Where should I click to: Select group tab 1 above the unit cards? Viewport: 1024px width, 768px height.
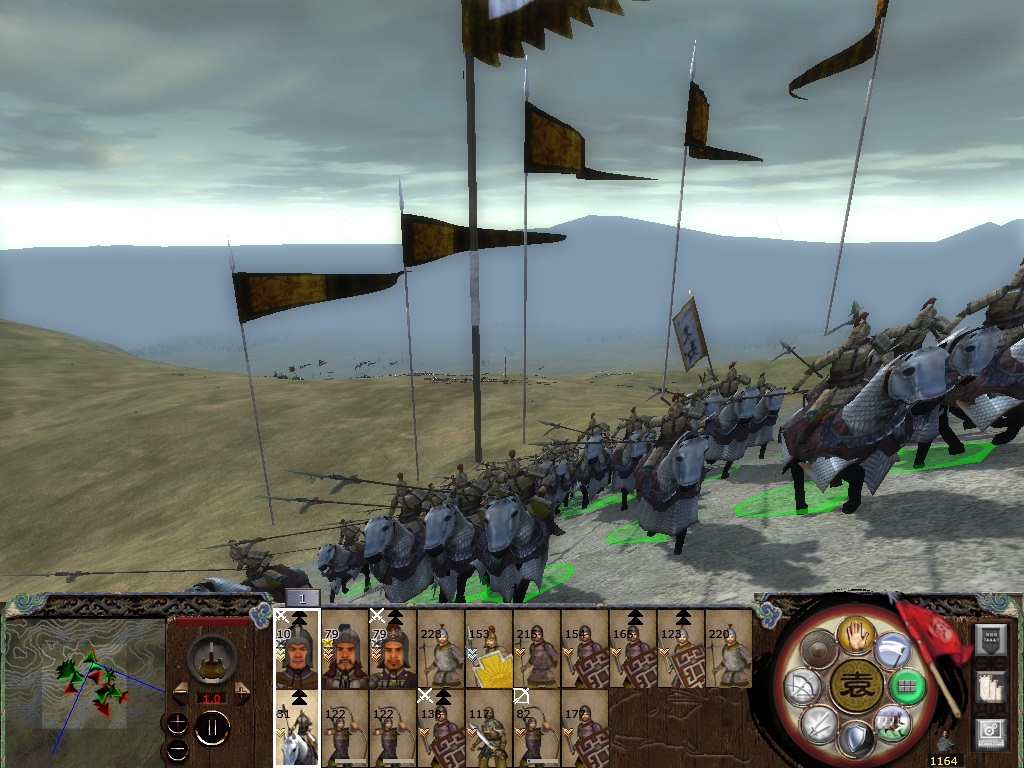pos(302,598)
